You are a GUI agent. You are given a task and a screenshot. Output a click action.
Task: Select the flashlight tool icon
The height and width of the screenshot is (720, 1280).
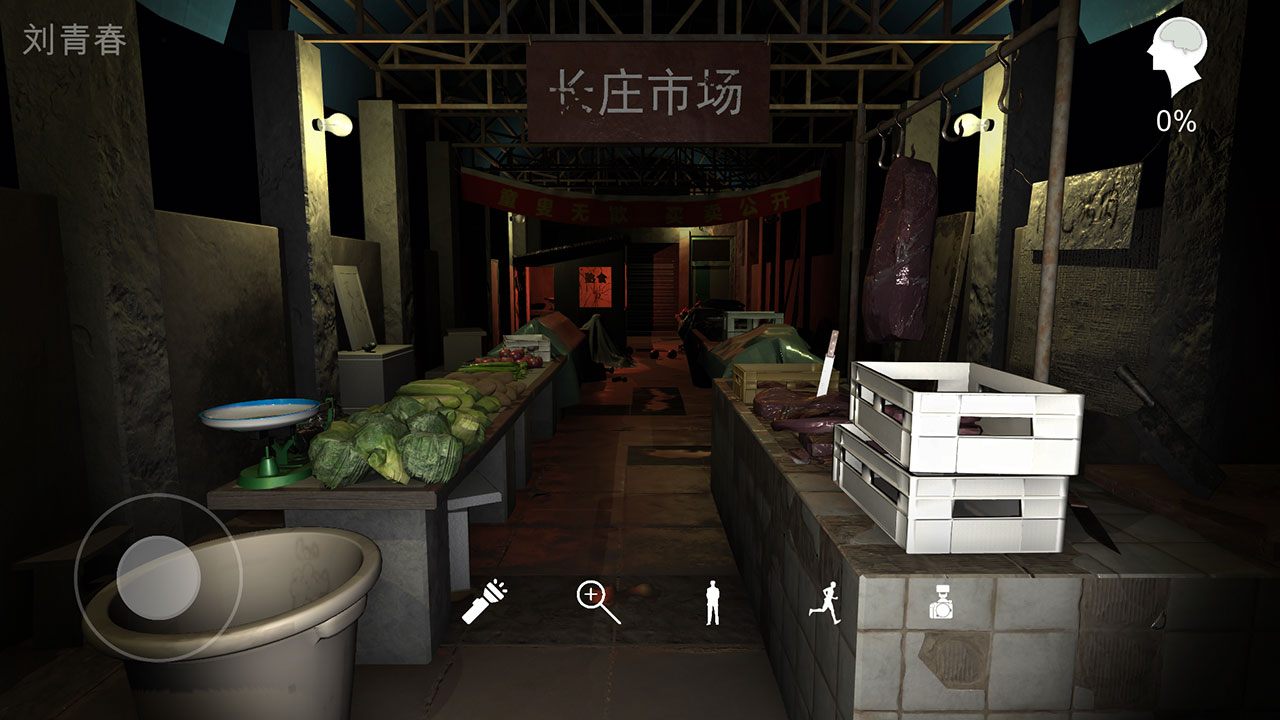point(483,601)
